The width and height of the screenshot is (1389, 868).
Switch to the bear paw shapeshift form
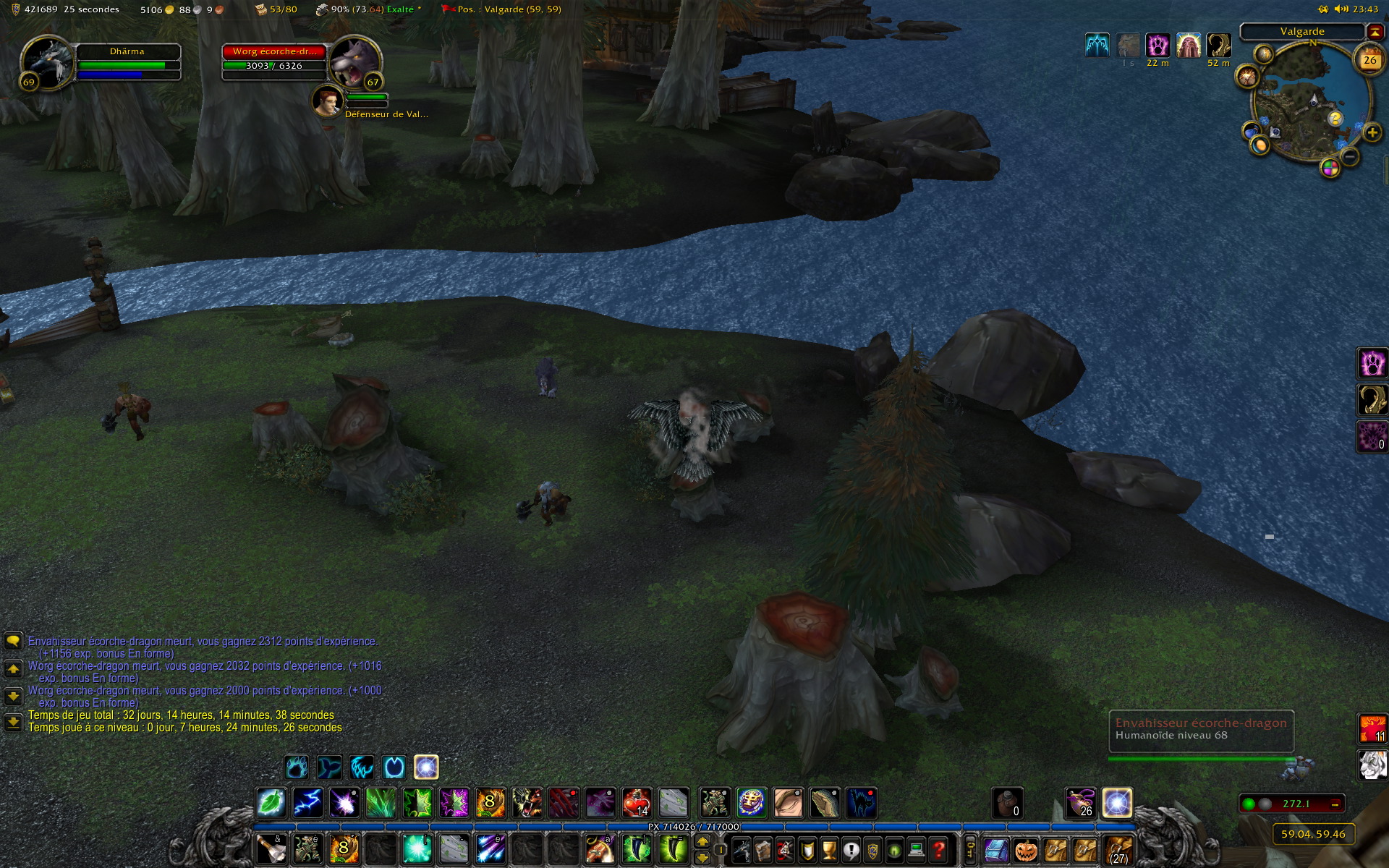[297, 767]
